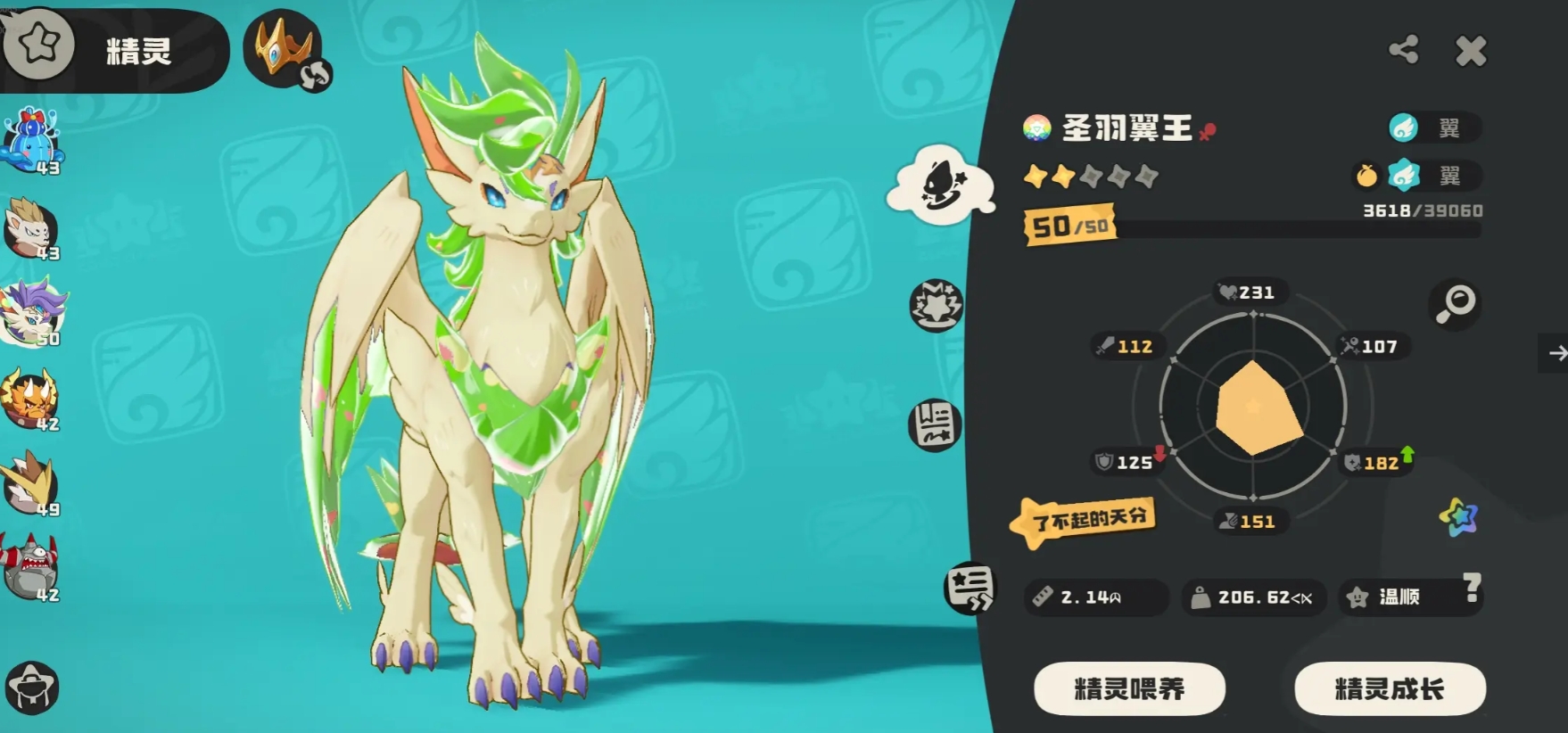Select the rainbow-winged level 50 spirit
Image resolution: width=1568 pixels, height=733 pixels.
pyautogui.click(x=33, y=313)
